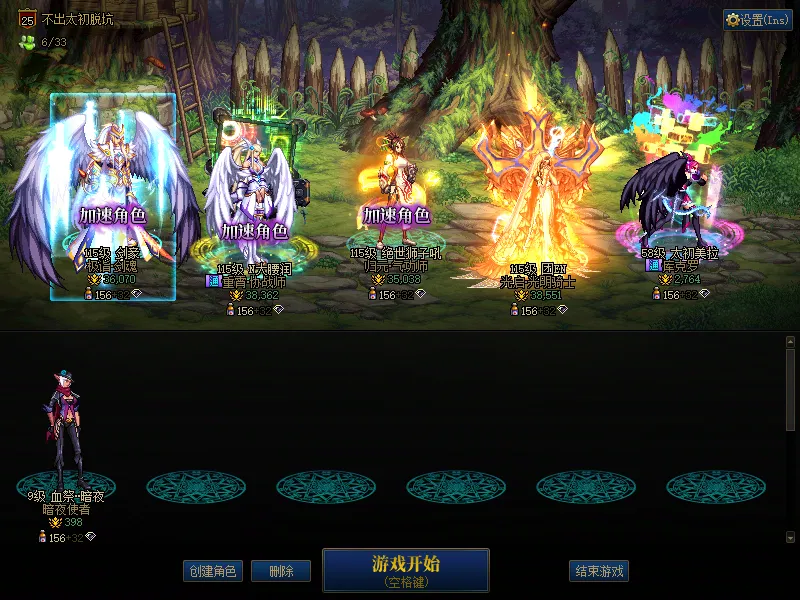Open the 设置 settings button

click(757, 20)
